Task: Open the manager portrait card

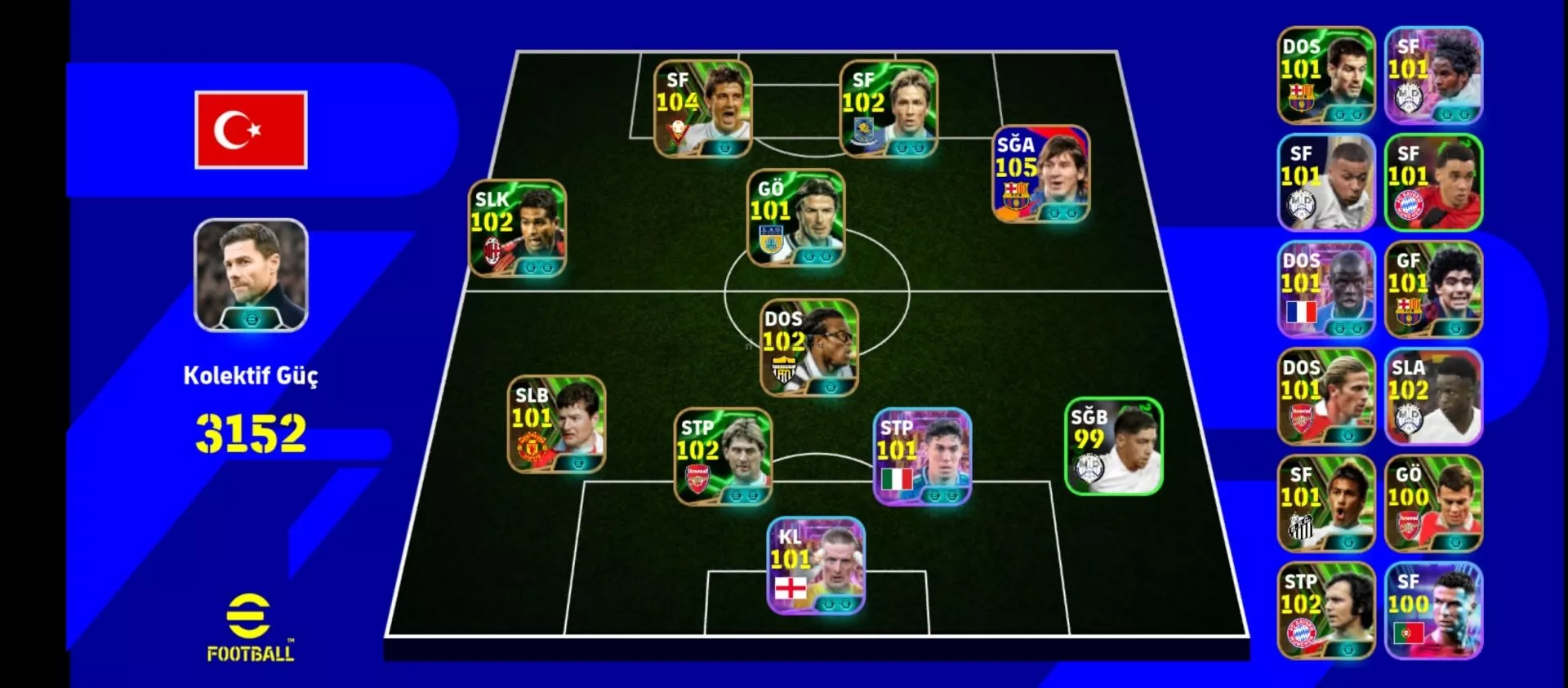Action: coord(251,275)
